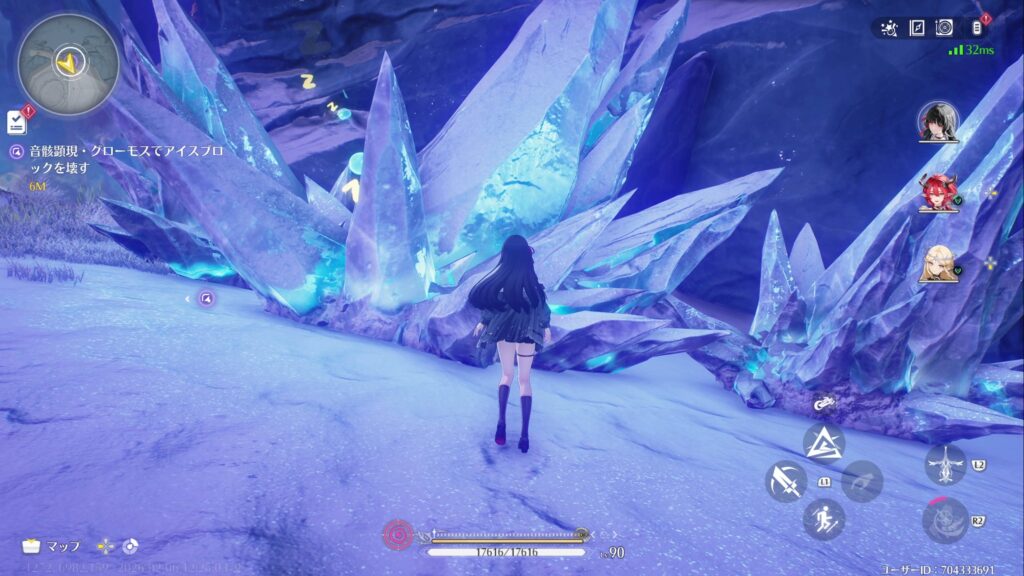The height and width of the screenshot is (576, 1024).
Task: Switch to the dark-haired party character
Action: point(938,122)
